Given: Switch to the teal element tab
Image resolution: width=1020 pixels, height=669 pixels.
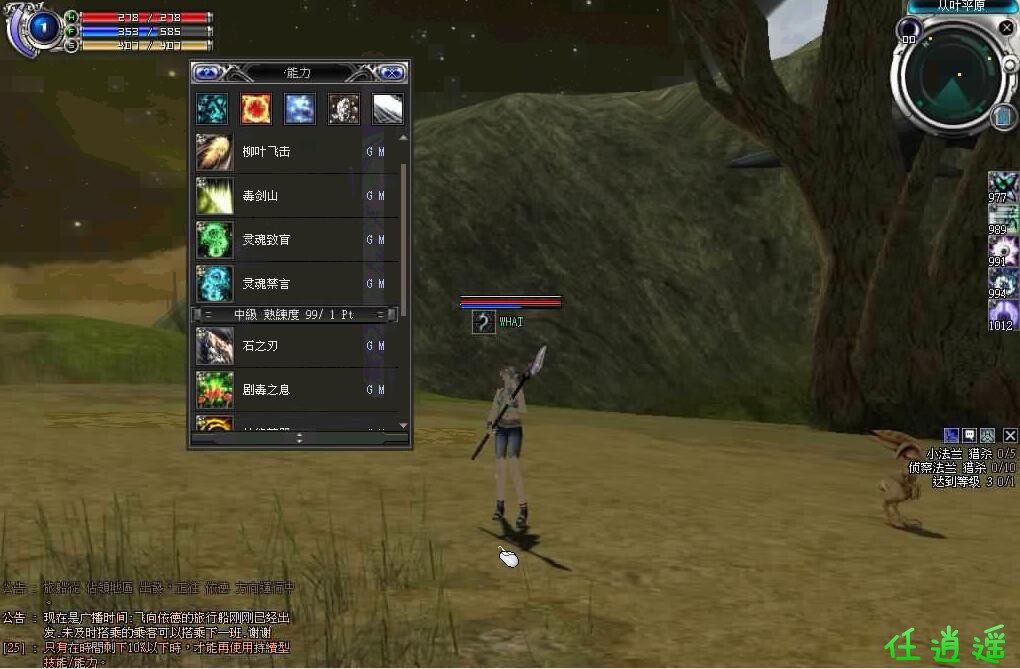Looking at the screenshot, I should [212, 109].
